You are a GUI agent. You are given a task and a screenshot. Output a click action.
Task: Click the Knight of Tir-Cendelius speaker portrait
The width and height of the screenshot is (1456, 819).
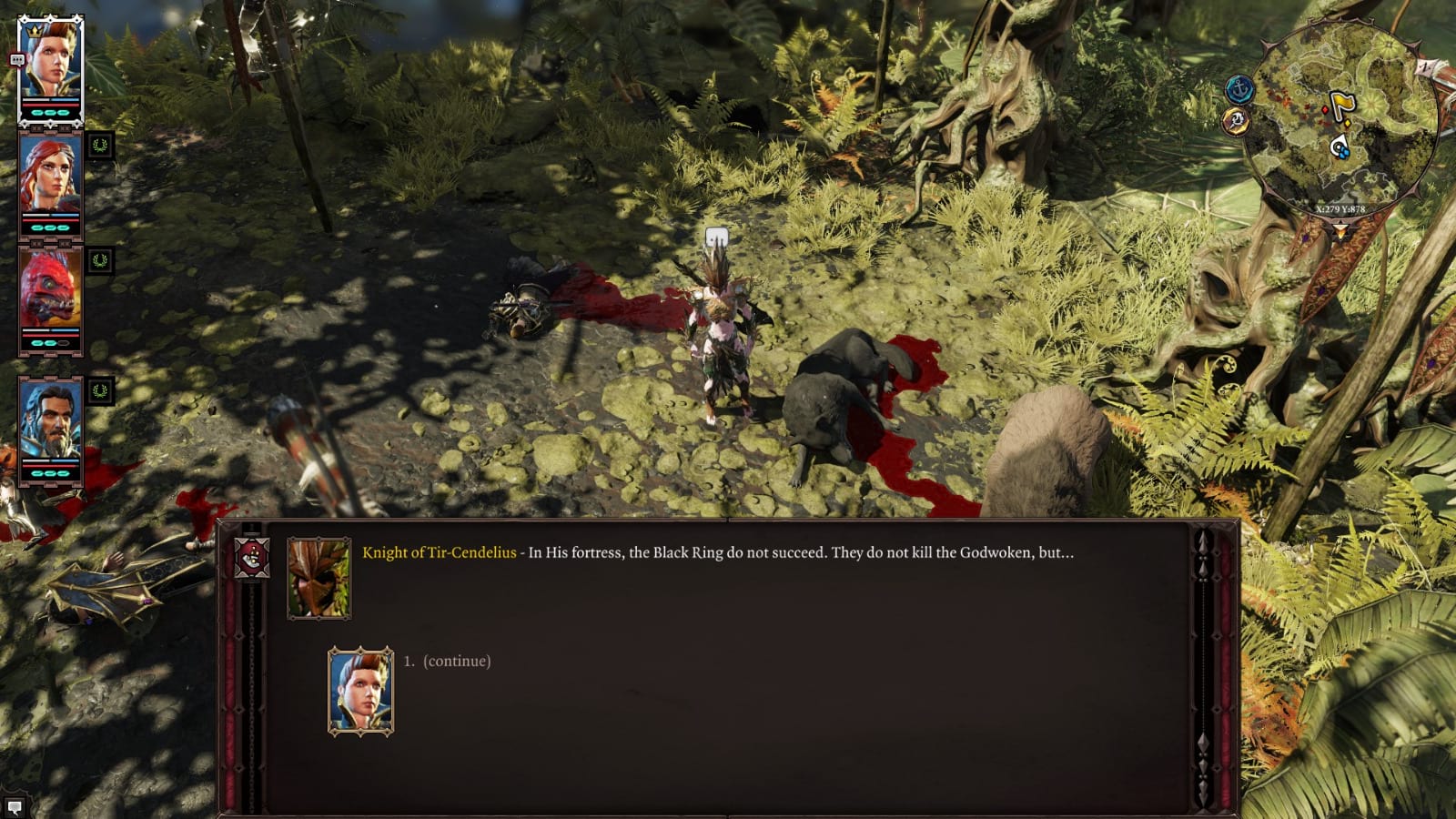(318, 579)
